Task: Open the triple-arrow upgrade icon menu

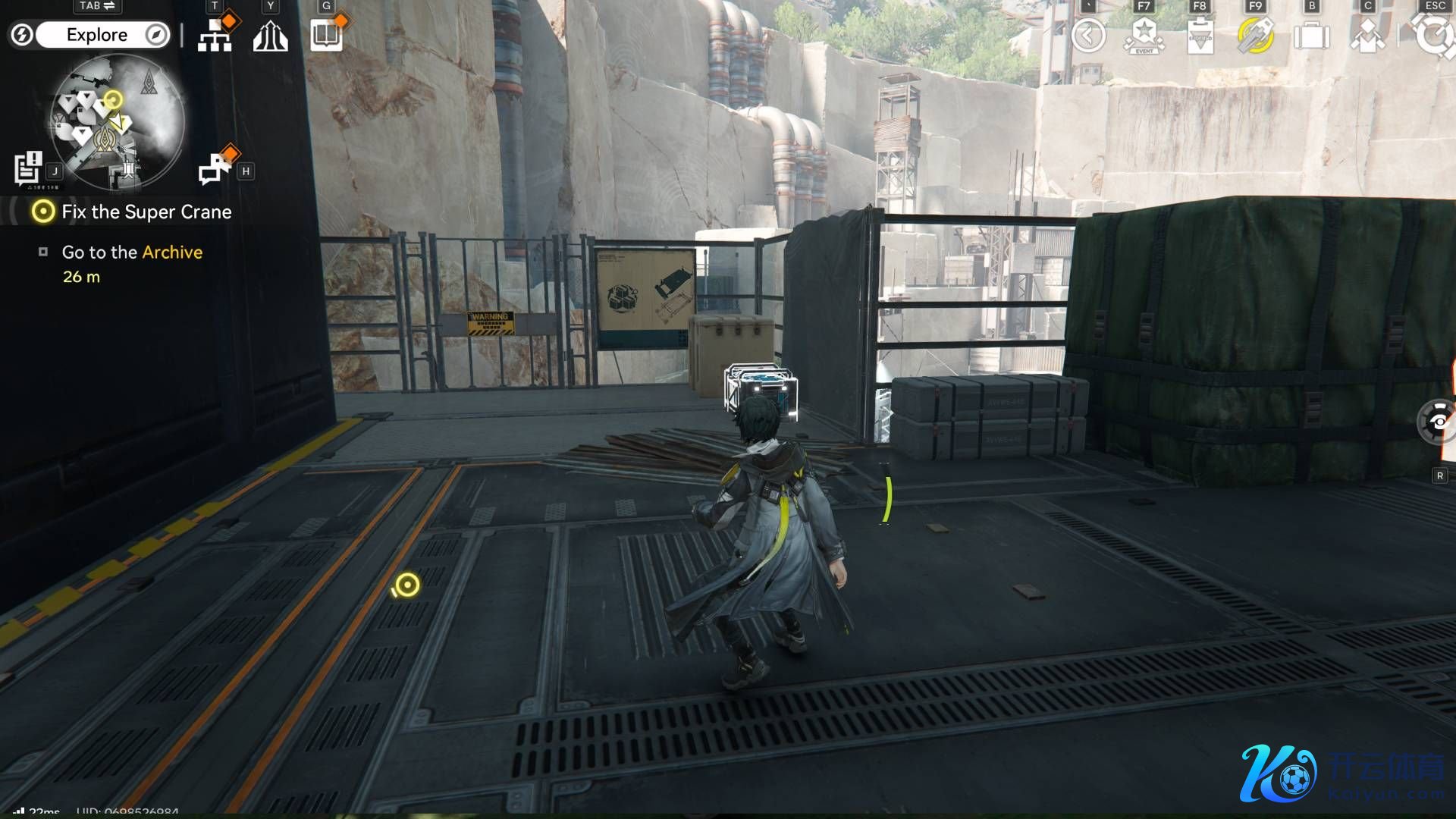Action: pyautogui.click(x=270, y=36)
